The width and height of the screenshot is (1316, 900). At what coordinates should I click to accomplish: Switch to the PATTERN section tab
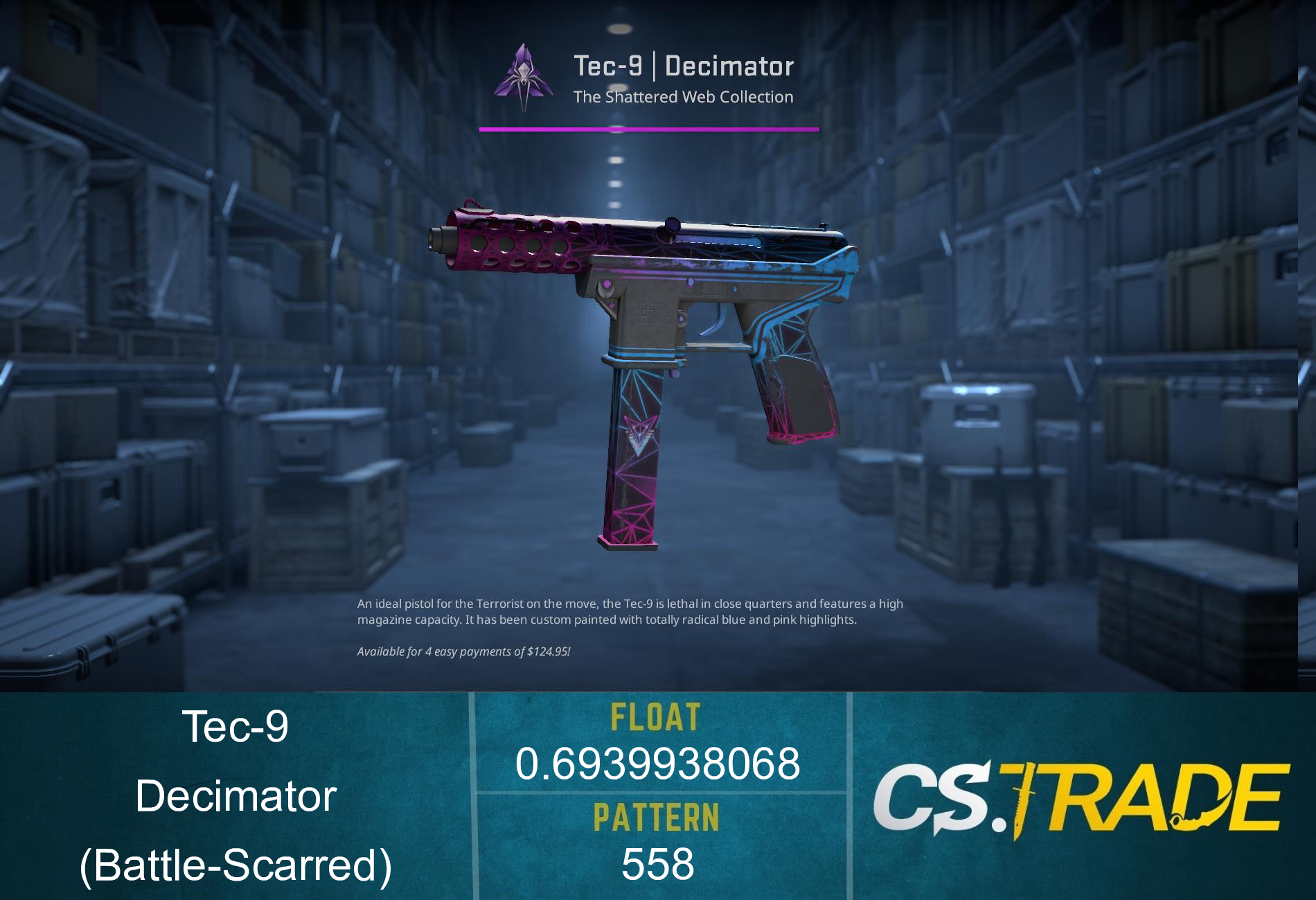(658, 818)
